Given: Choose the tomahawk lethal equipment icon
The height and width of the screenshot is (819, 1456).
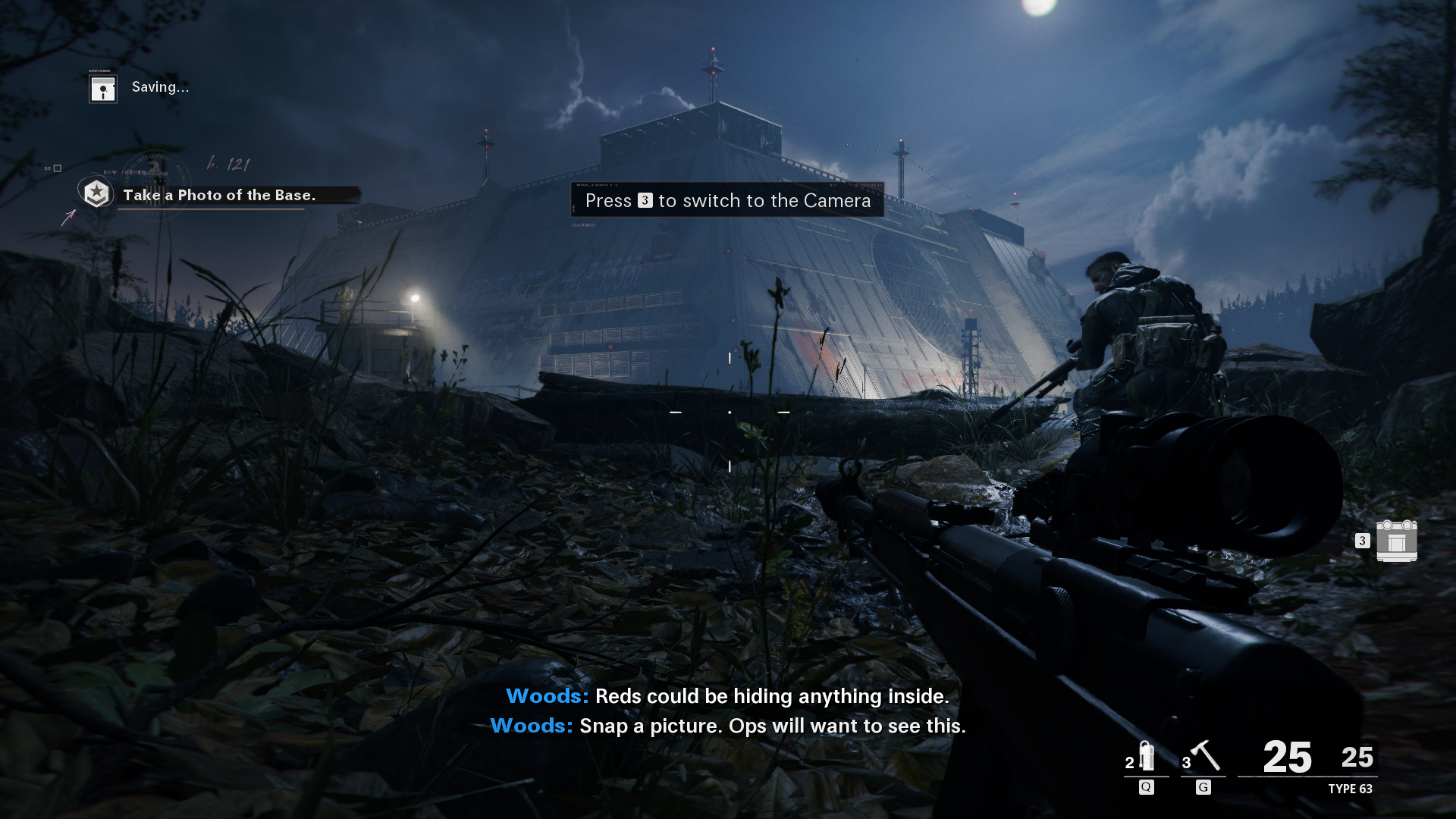Looking at the screenshot, I should (1204, 756).
